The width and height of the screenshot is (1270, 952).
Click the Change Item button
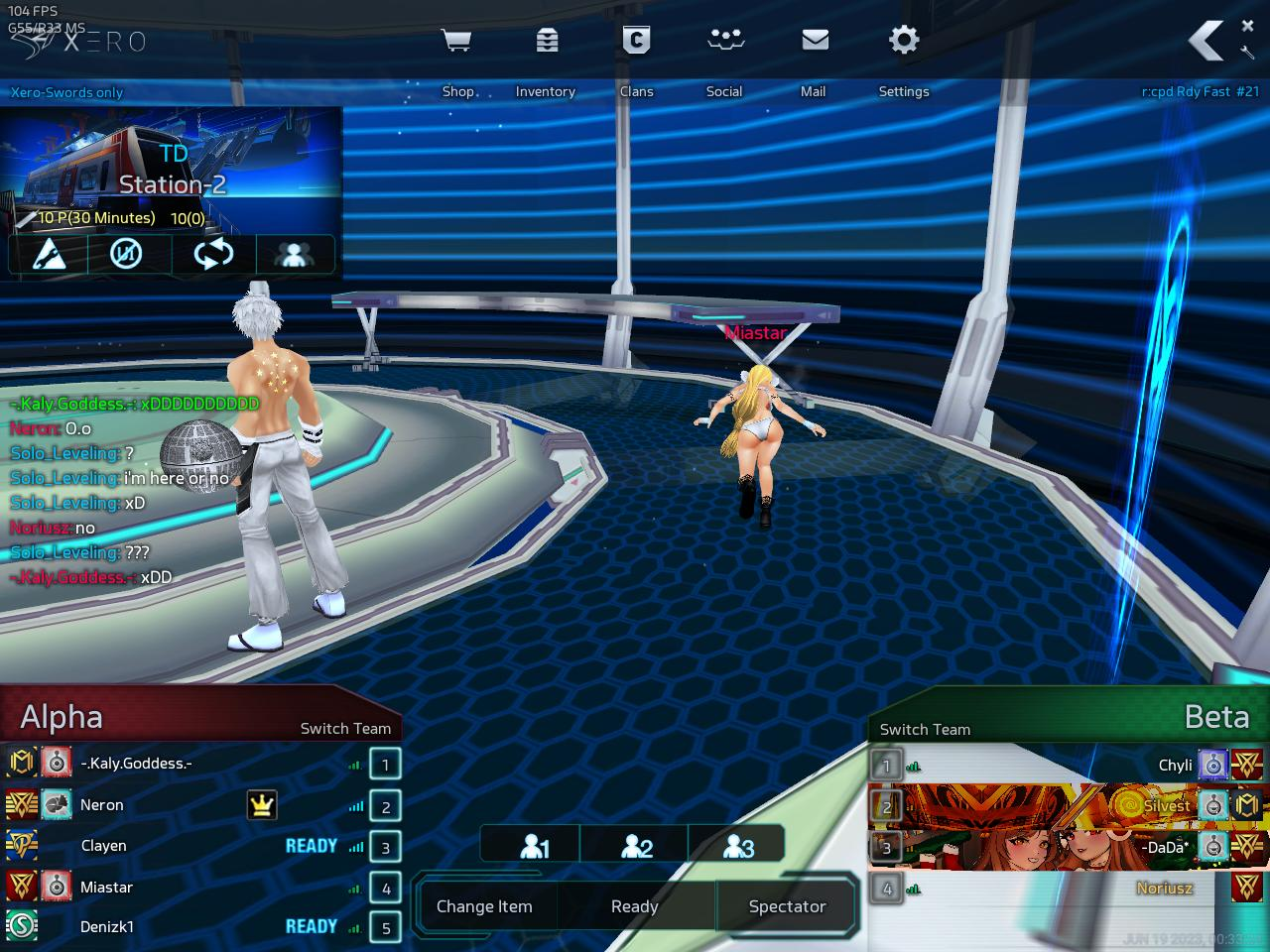[x=484, y=906]
